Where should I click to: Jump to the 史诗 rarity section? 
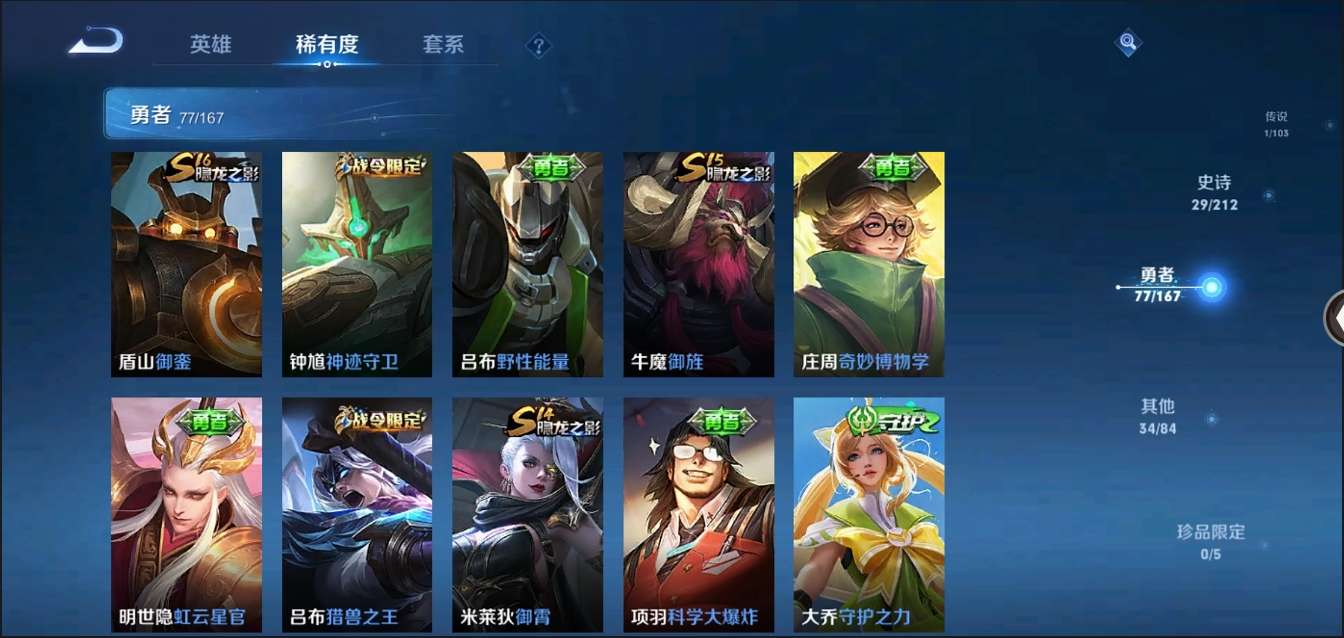coord(1214,192)
